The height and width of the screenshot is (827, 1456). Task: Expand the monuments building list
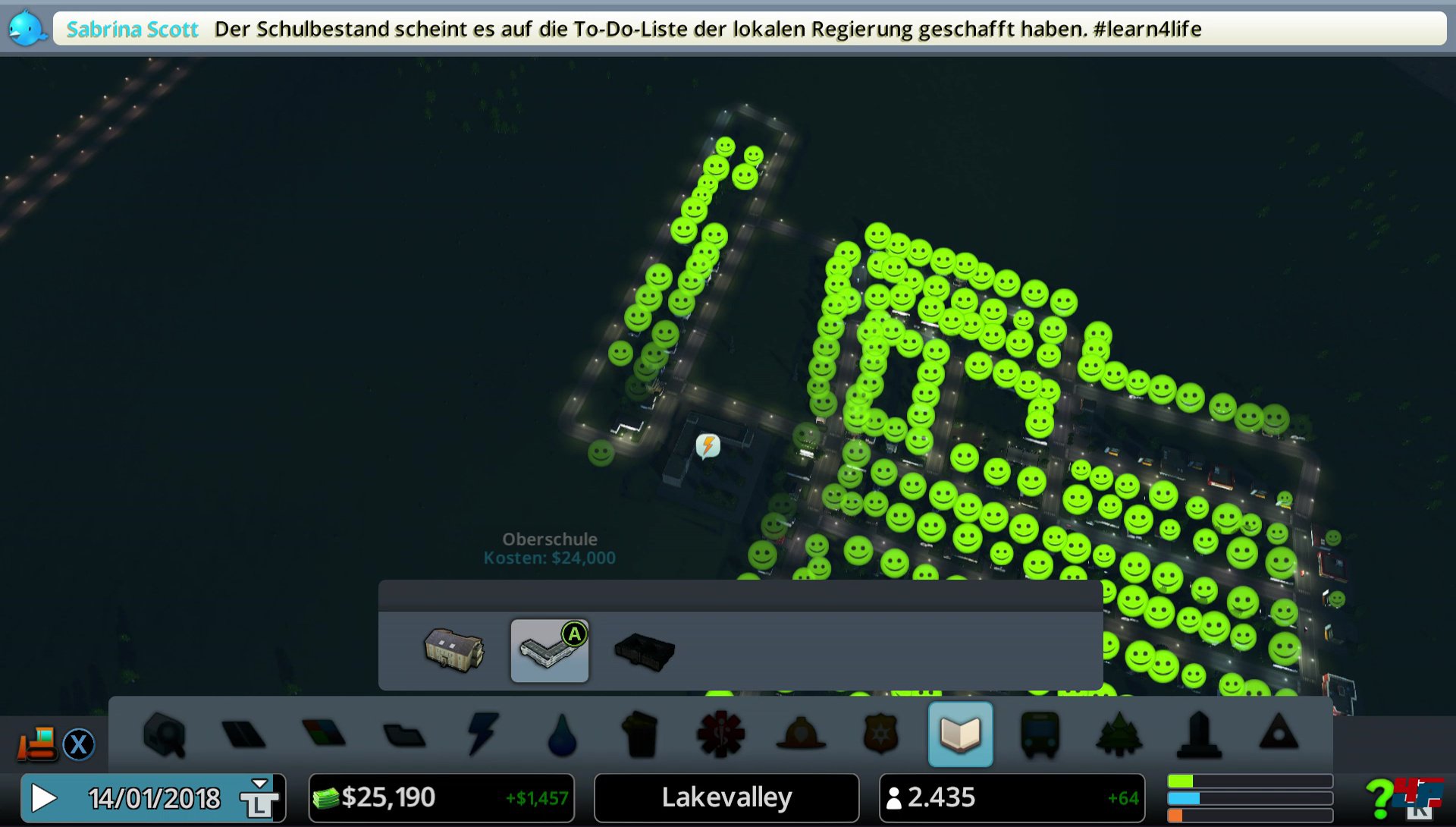pyautogui.click(x=1200, y=734)
